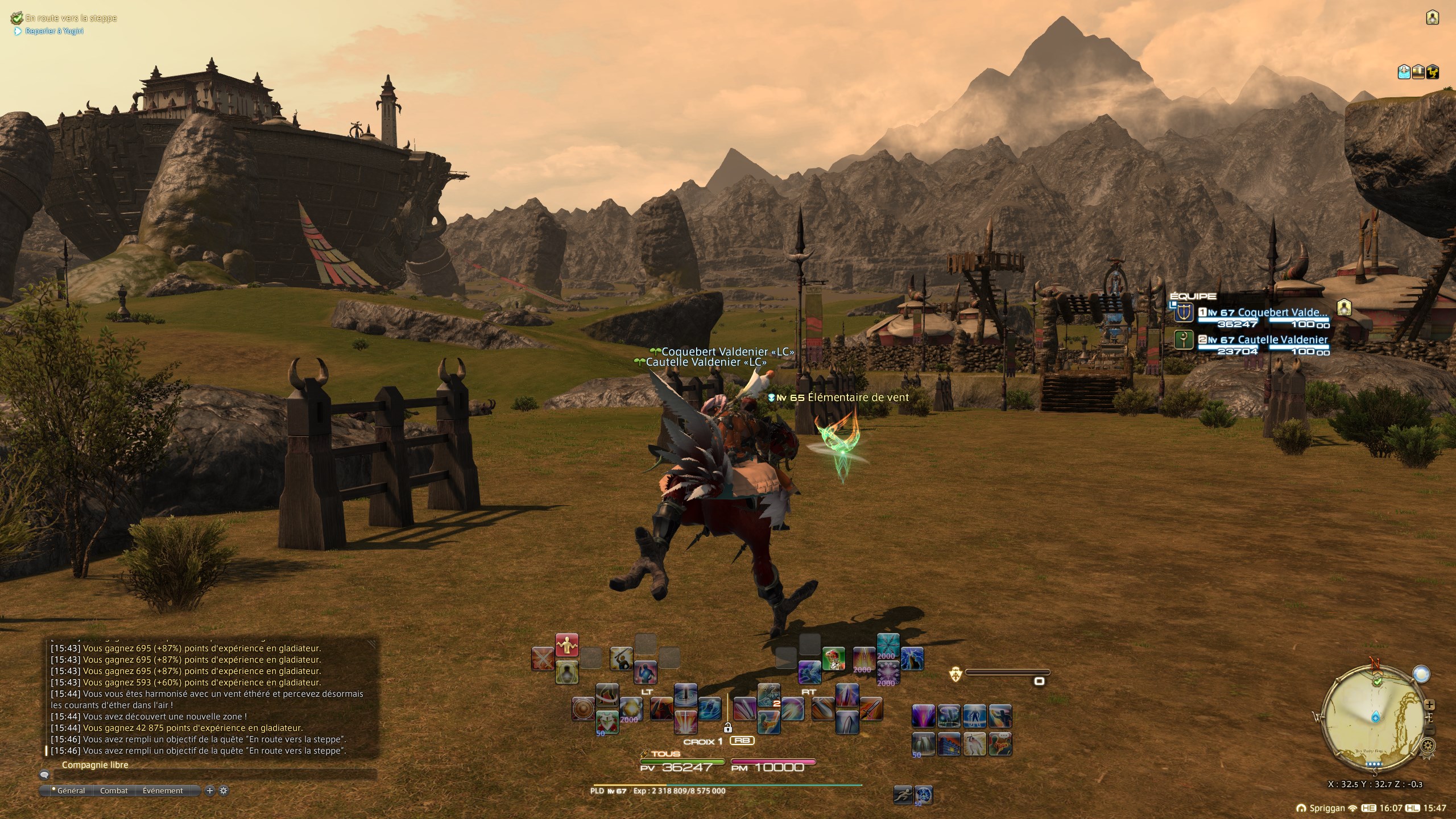This screenshot has width=1456, height=819.
Task: Activate the red chocobo companion icon
Action: 833,659
